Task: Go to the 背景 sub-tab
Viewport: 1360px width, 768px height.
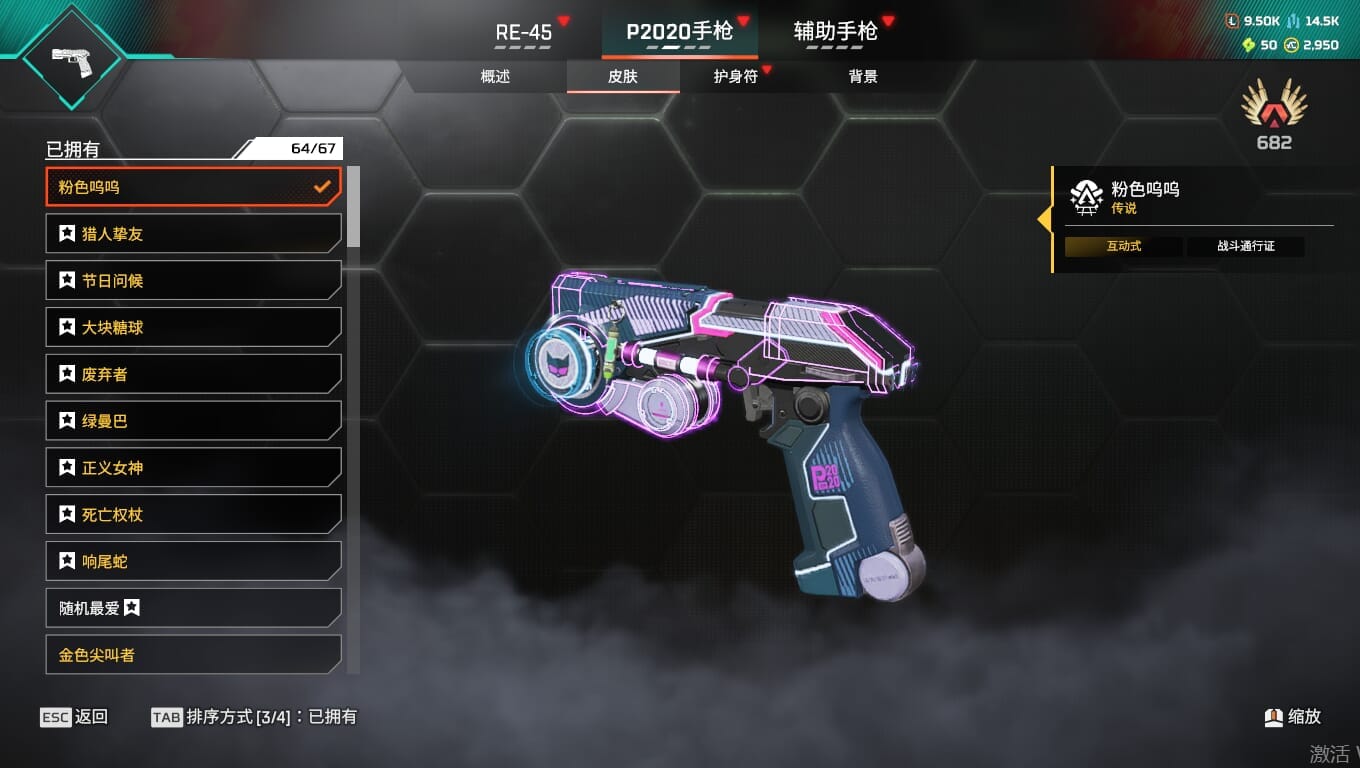Action: 862,77
